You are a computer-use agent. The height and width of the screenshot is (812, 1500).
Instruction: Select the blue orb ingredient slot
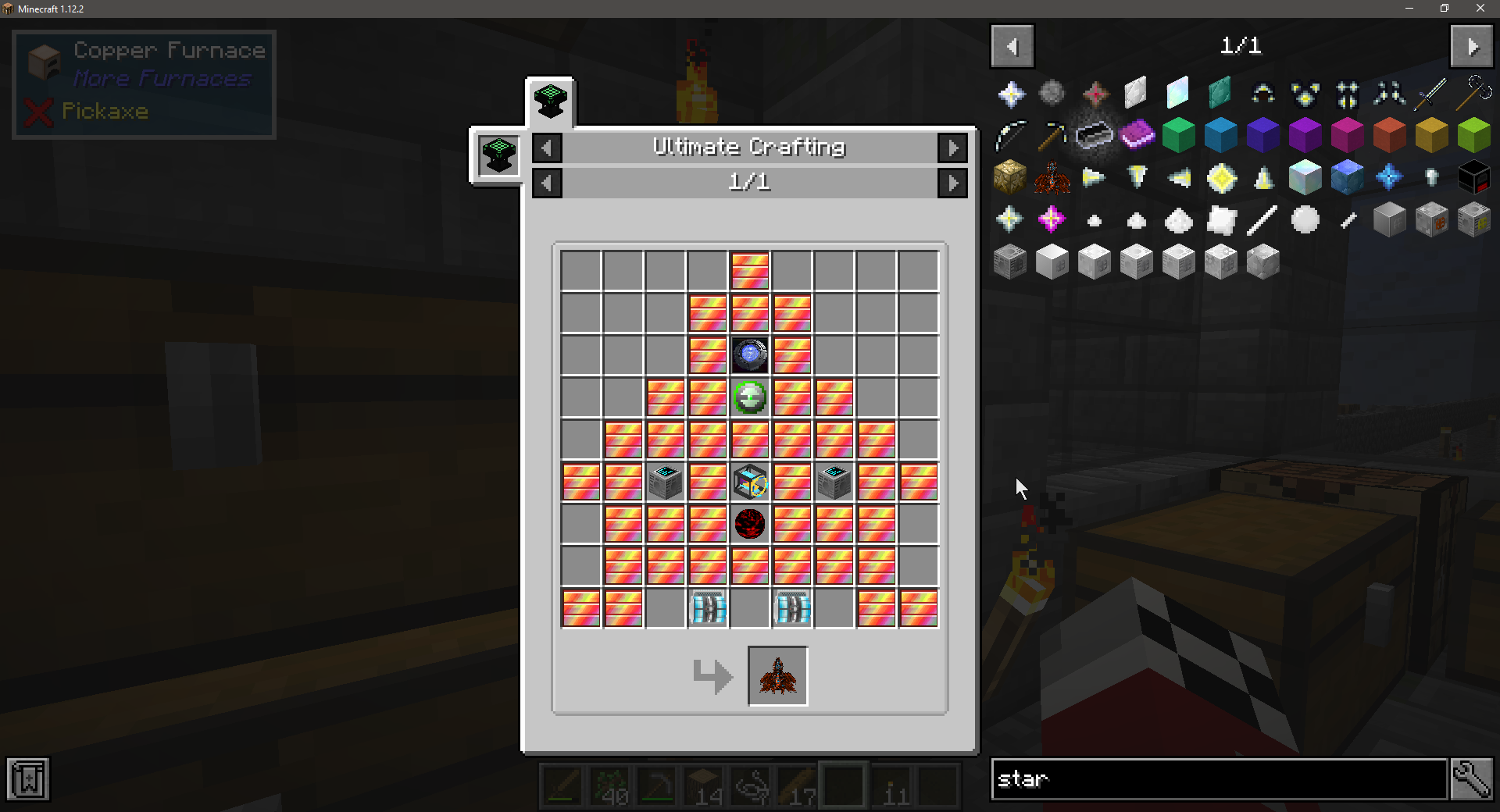pos(750,355)
